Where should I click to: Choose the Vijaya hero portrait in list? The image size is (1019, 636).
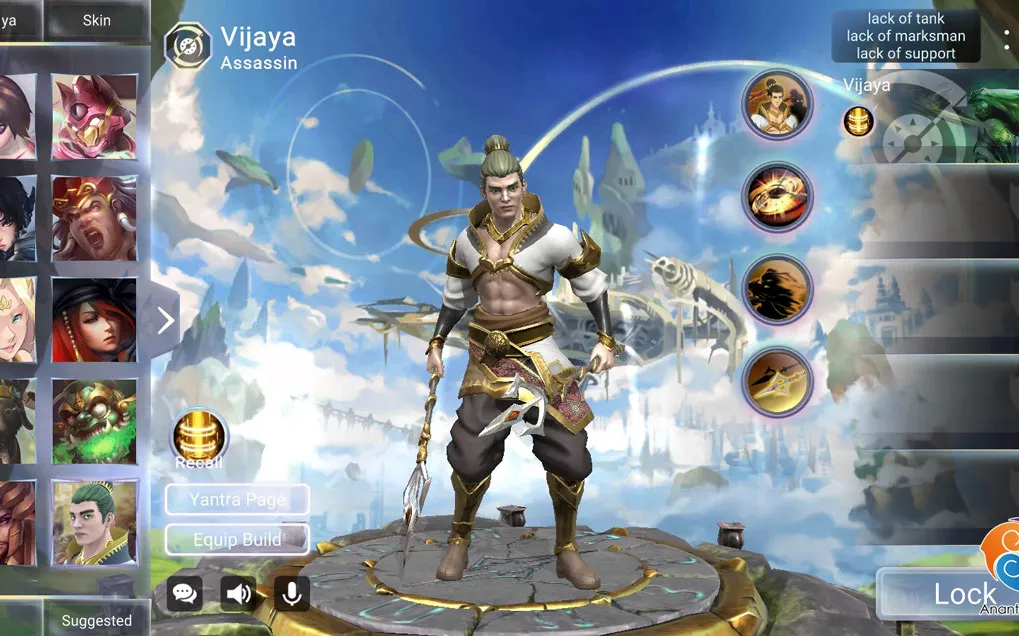pyautogui.click(x=94, y=522)
